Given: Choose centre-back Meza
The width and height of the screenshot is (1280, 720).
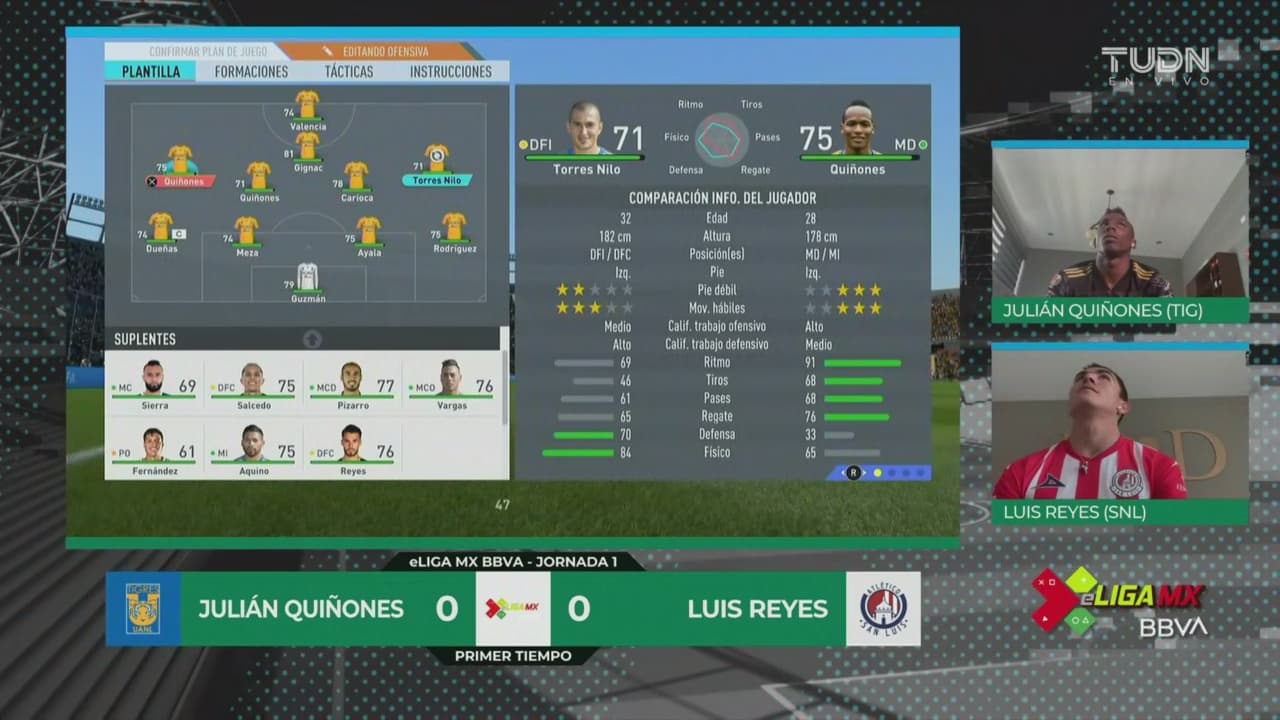Looking at the screenshot, I should [x=247, y=234].
